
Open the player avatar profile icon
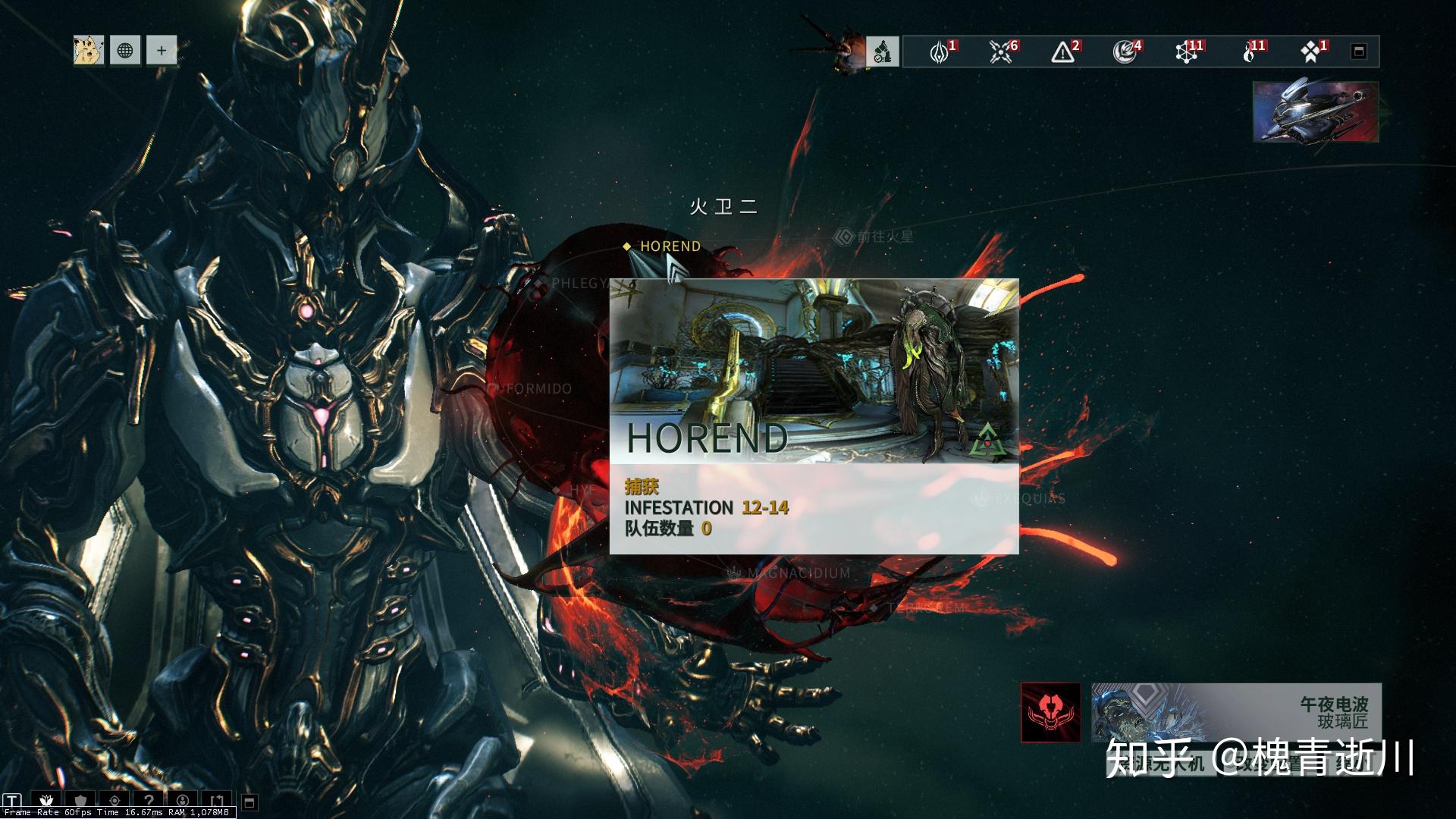[89, 51]
